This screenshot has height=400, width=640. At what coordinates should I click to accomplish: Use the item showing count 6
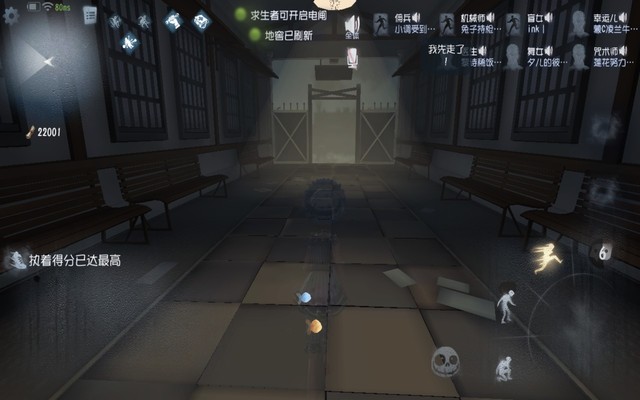coord(601,254)
